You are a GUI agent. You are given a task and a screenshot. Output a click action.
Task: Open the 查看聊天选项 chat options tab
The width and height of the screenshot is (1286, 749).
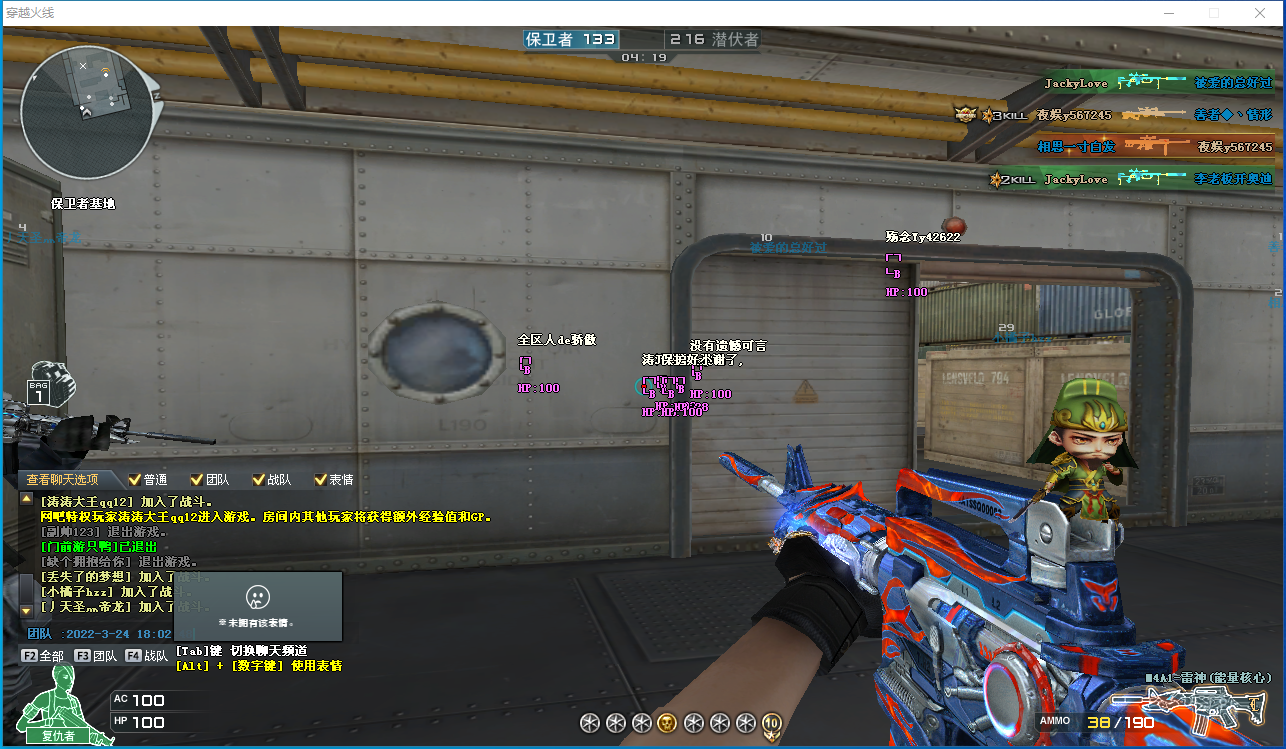(x=62, y=479)
